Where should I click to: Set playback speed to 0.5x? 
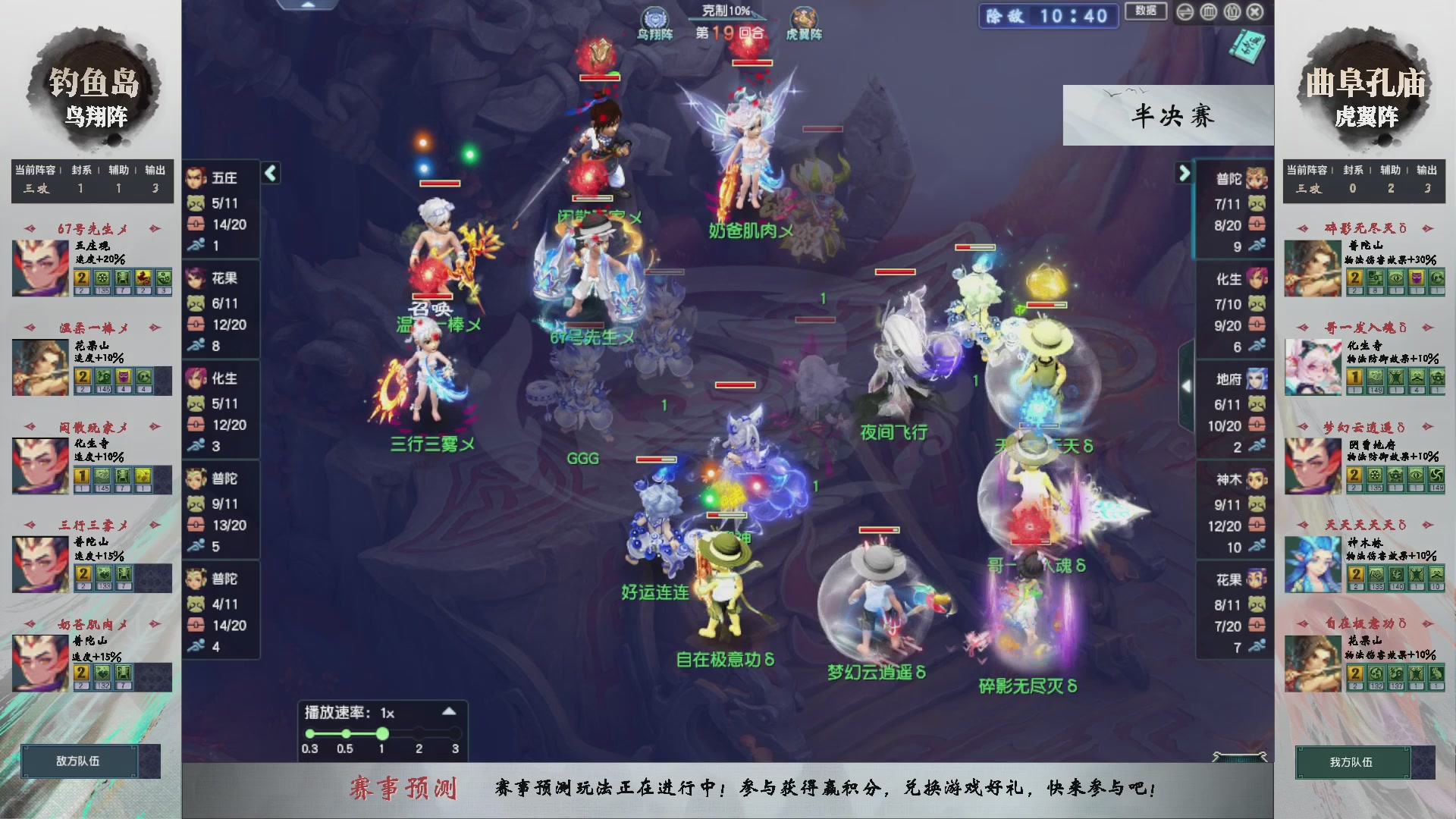346,733
